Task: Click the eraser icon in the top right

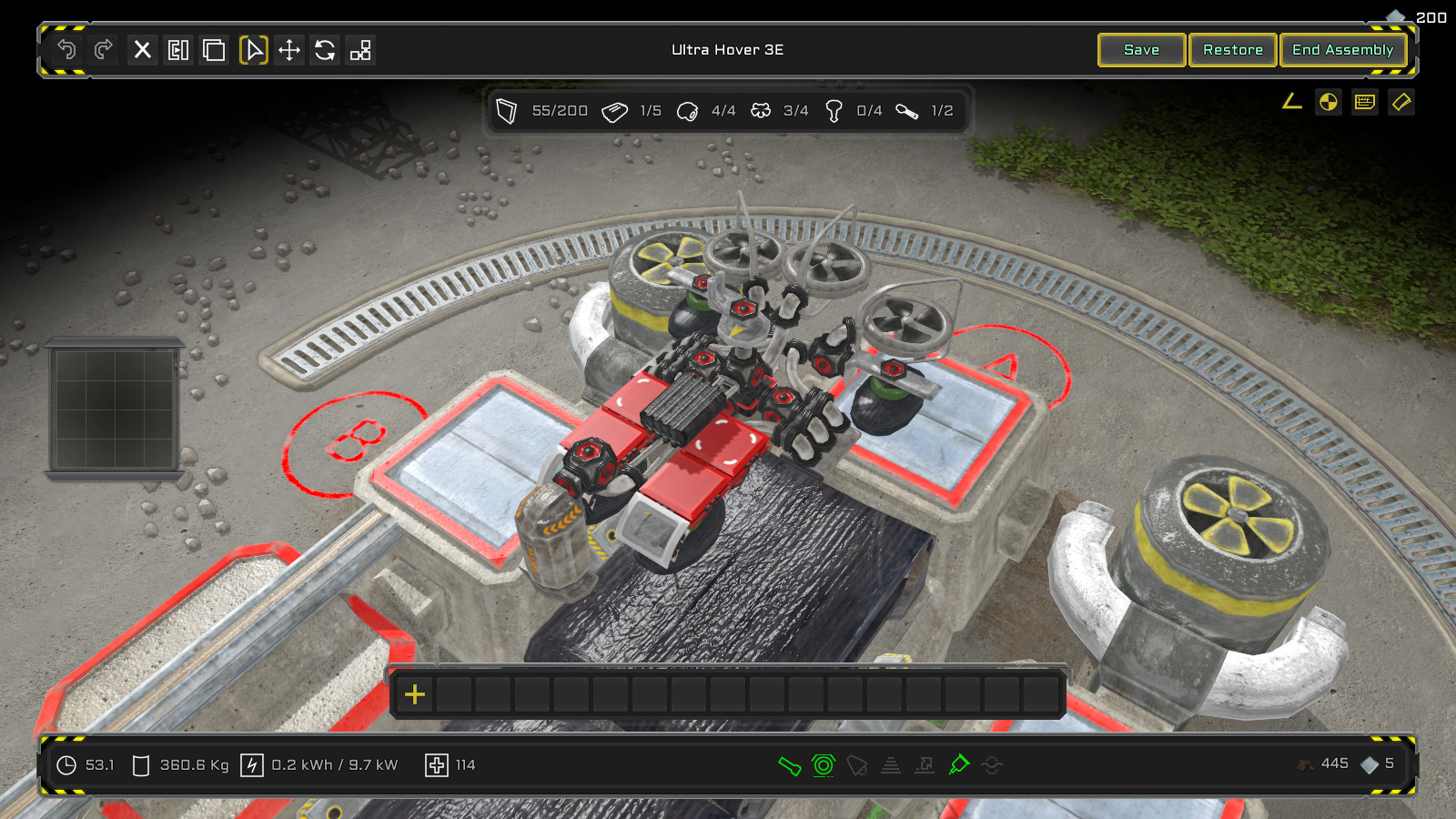Action: (x=1401, y=102)
